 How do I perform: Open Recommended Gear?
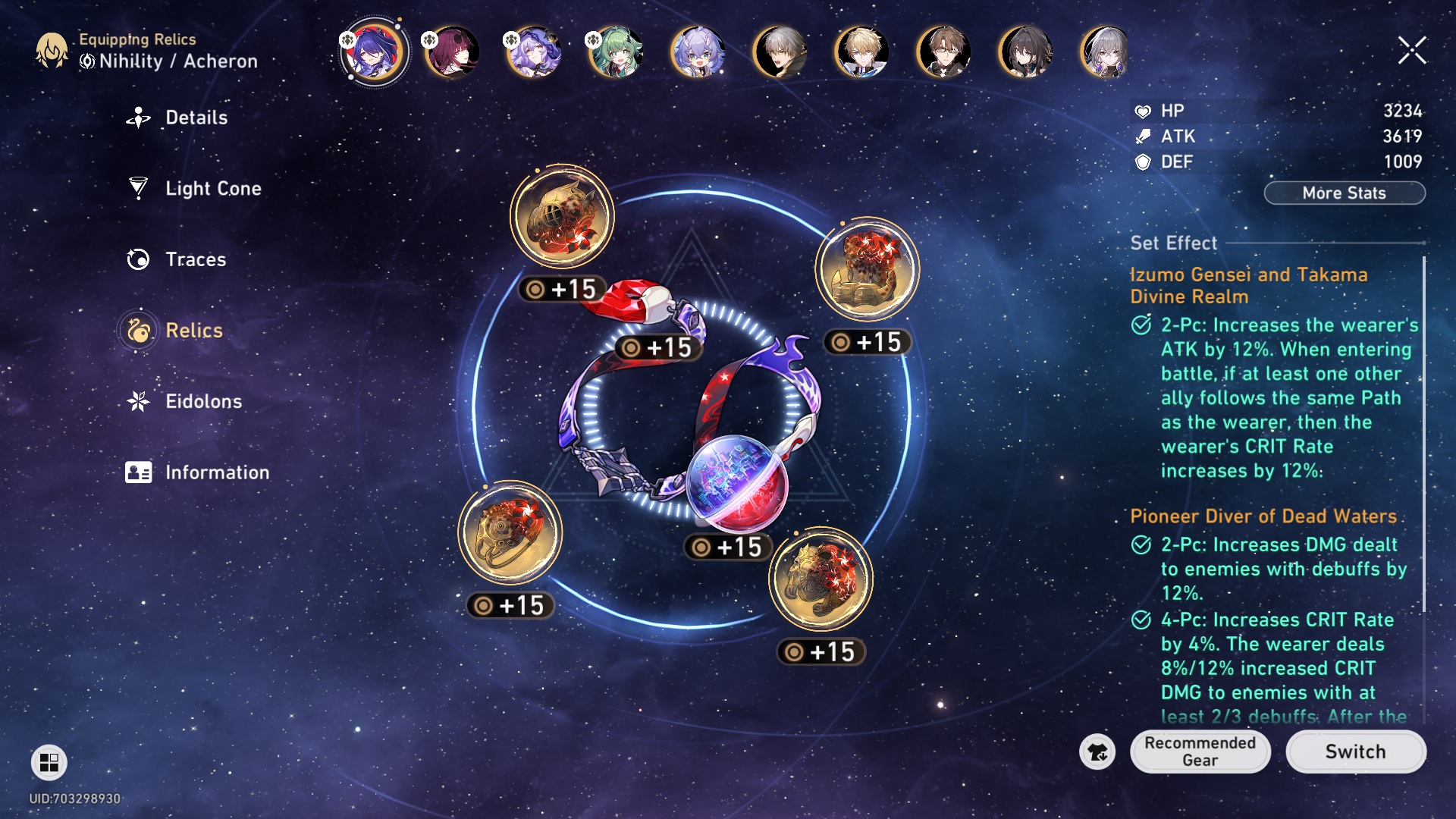1200,752
